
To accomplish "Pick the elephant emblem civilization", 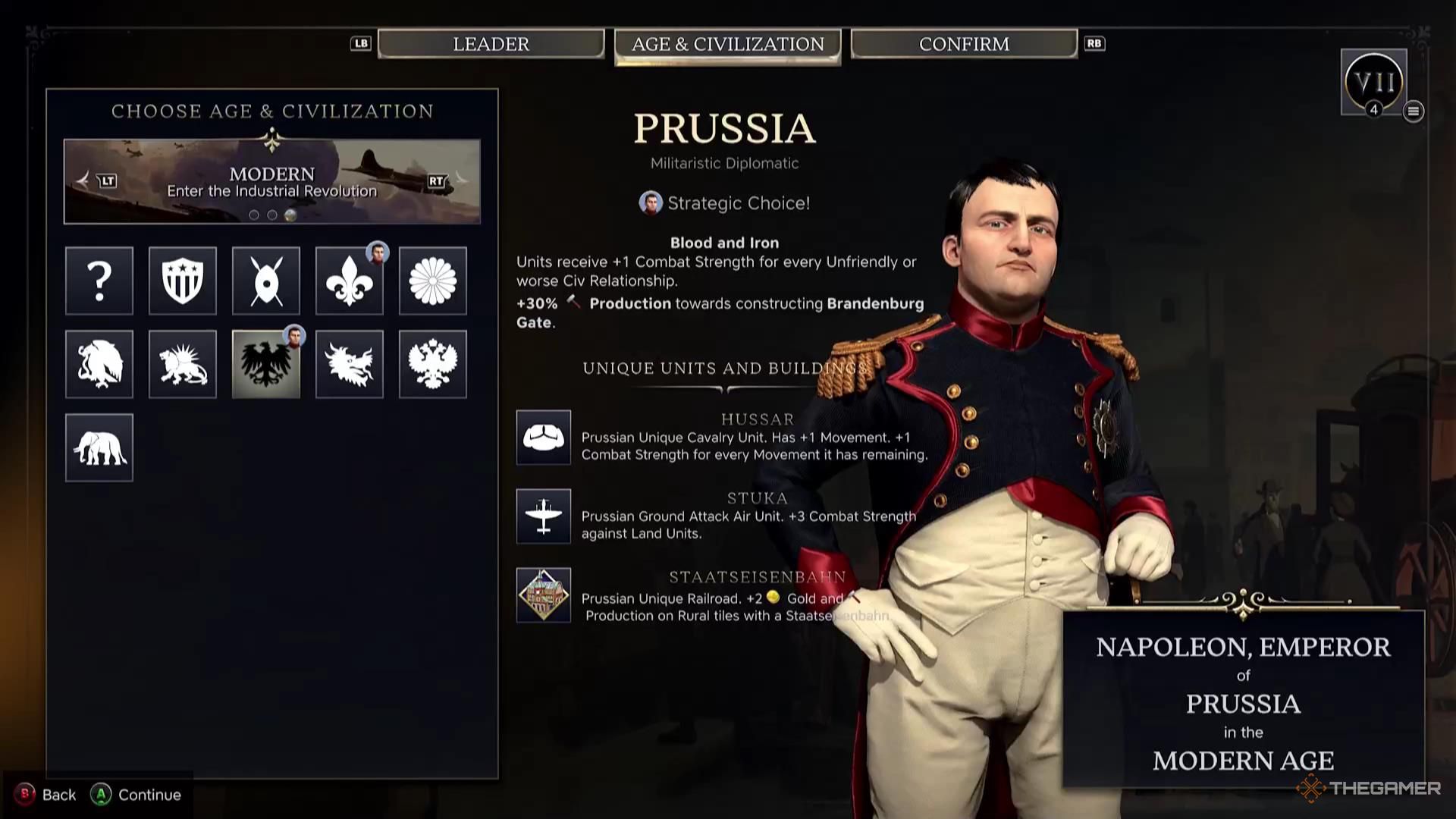I will coord(99,447).
